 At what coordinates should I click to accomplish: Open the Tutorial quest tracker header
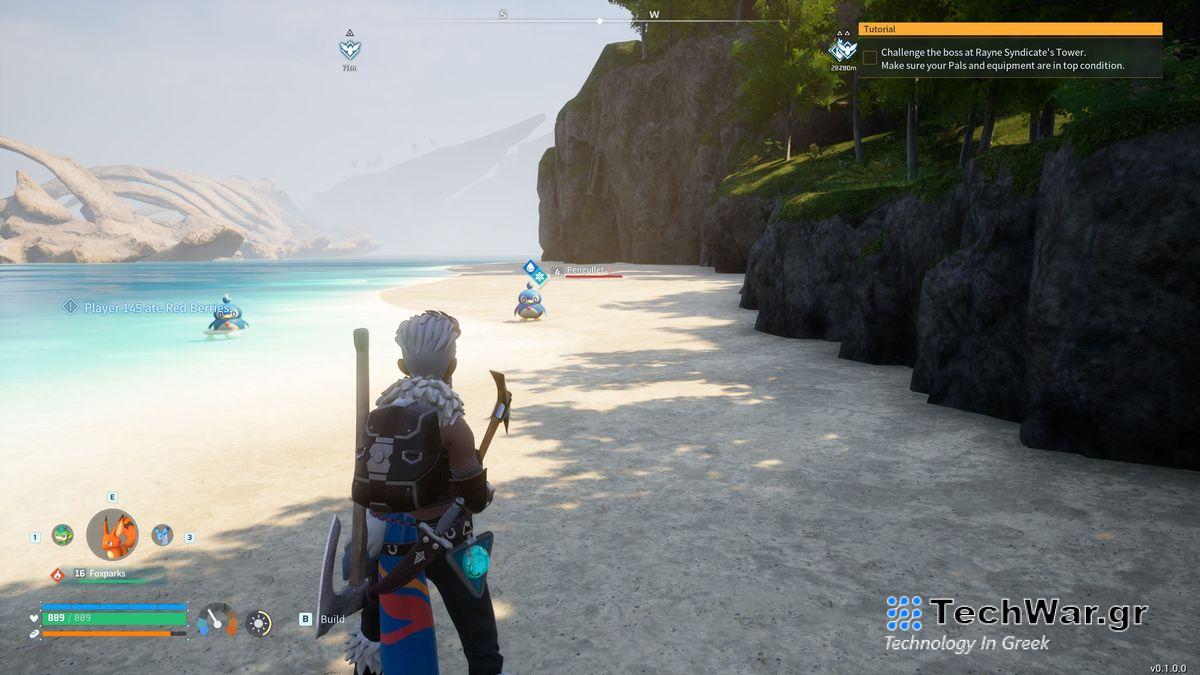1010,29
